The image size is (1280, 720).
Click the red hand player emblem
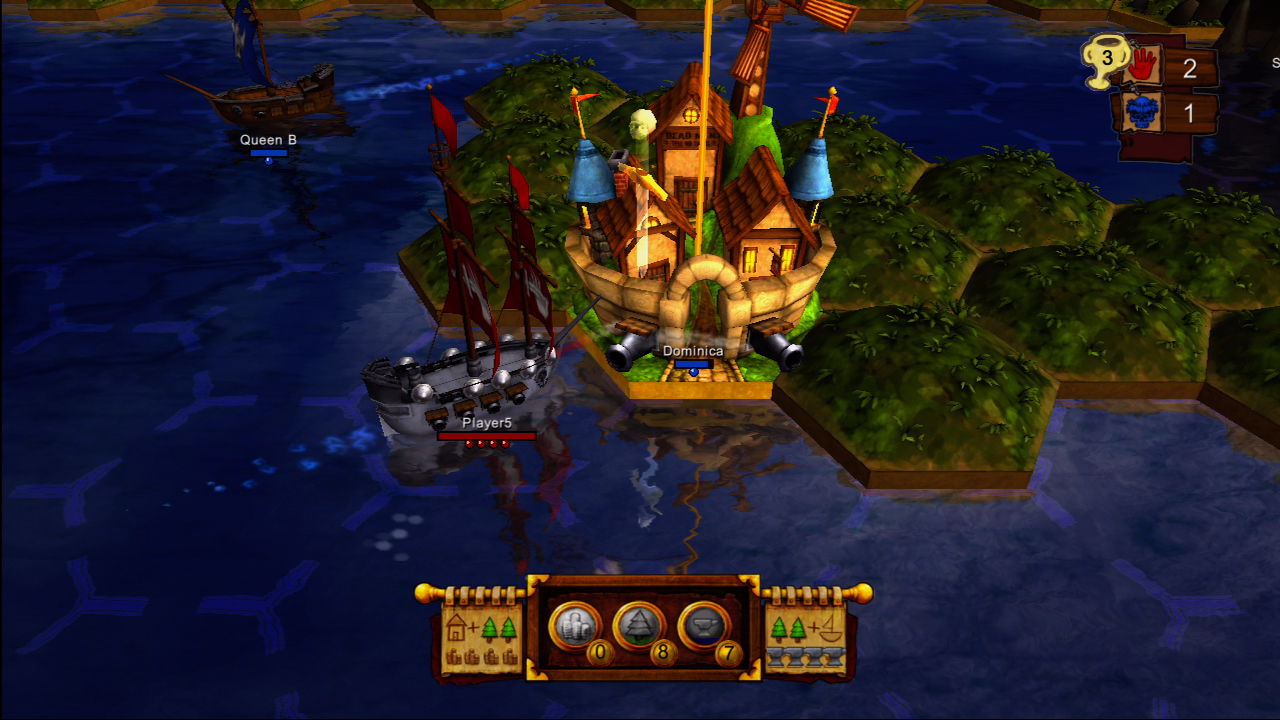pos(1140,68)
